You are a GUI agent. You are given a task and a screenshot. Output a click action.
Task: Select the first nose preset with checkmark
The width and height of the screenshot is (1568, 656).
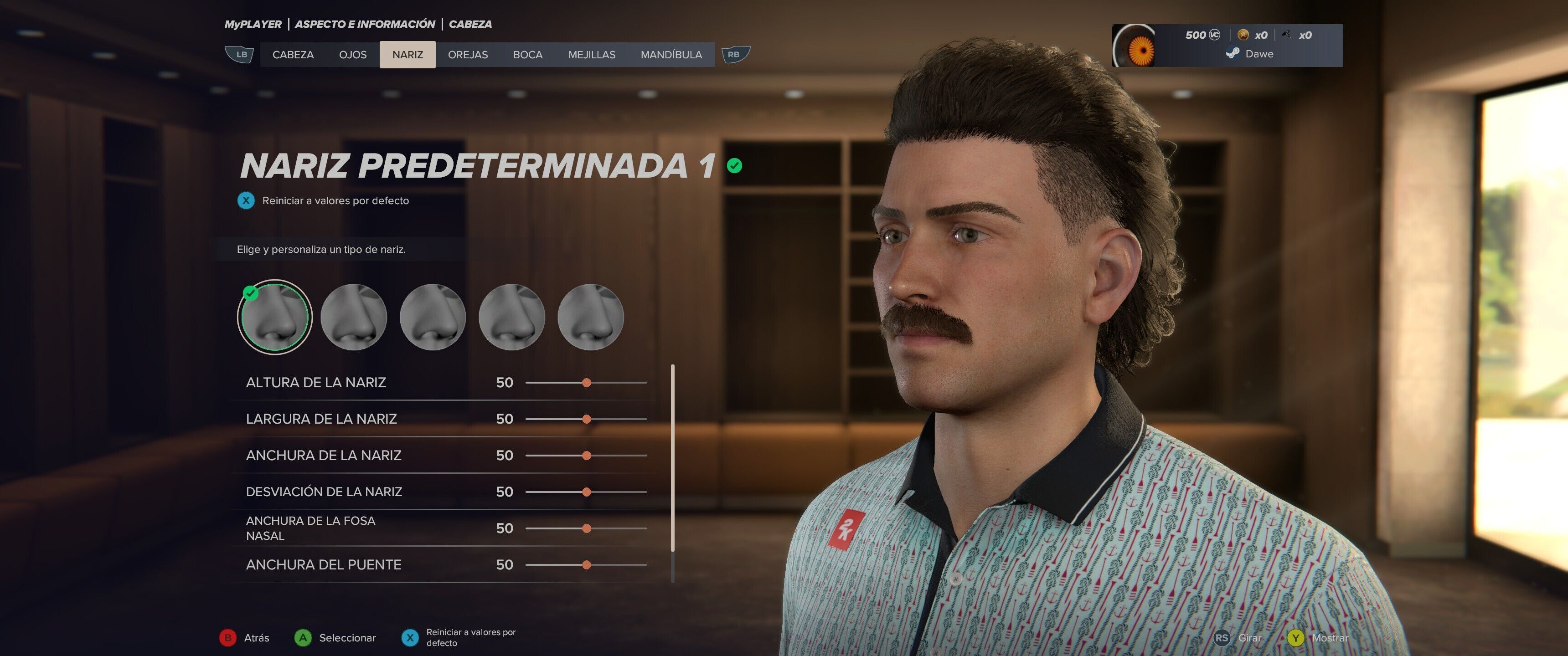click(274, 317)
